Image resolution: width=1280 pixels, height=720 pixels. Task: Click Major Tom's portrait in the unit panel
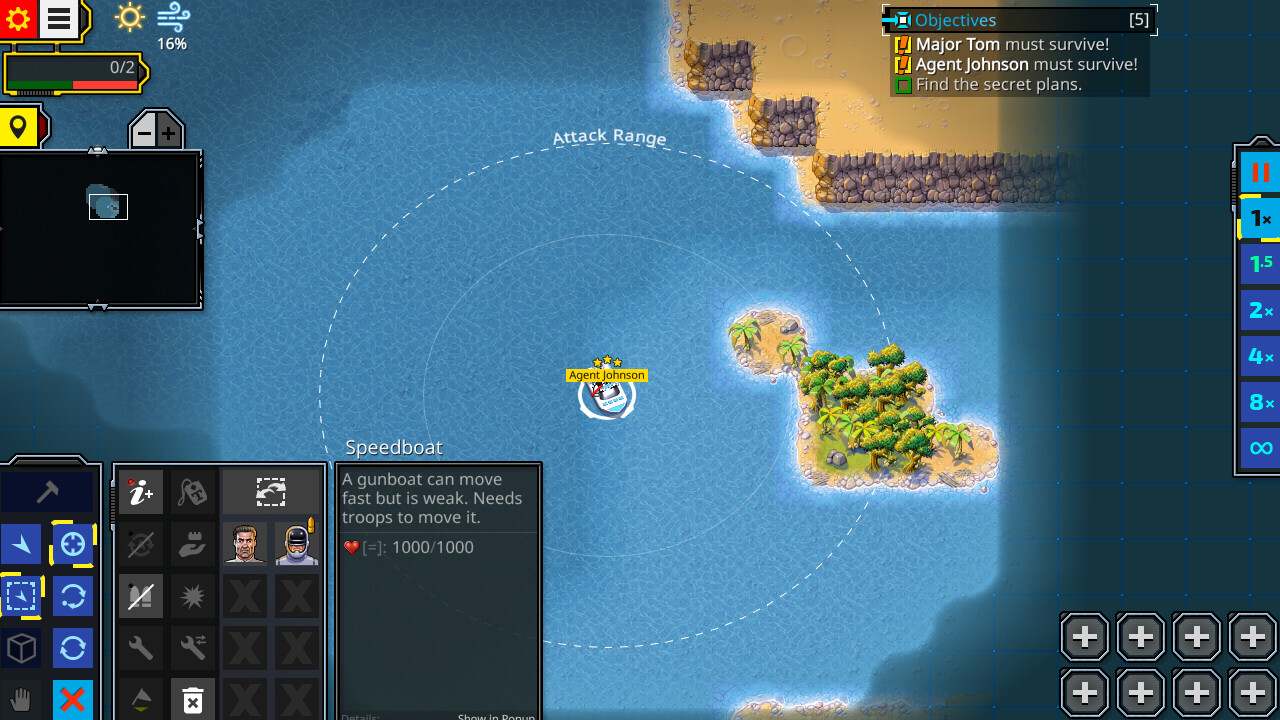tap(245, 543)
